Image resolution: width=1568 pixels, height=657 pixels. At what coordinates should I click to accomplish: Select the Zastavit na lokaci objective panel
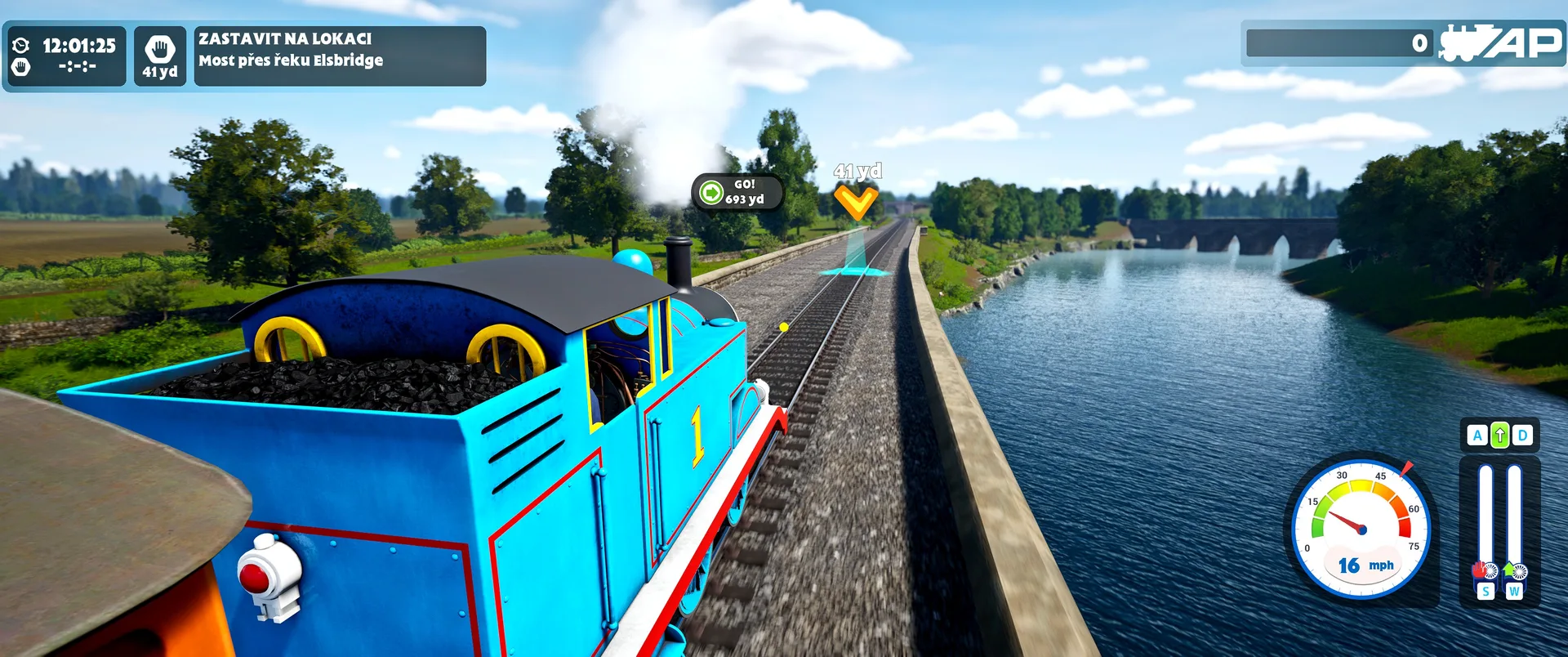coord(339,56)
